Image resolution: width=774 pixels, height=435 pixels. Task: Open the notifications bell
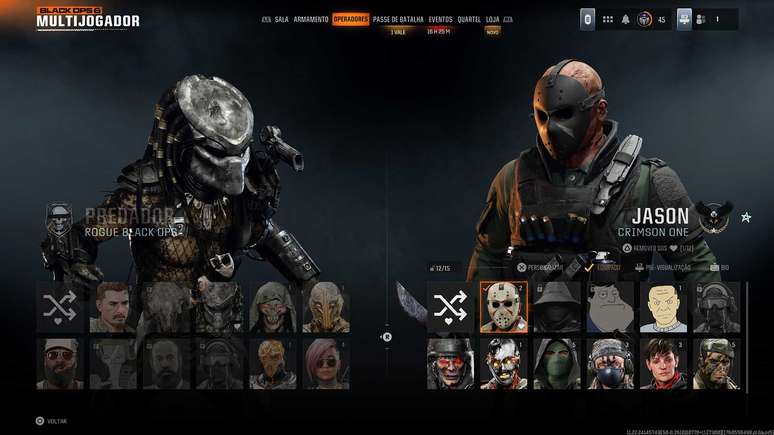626,19
